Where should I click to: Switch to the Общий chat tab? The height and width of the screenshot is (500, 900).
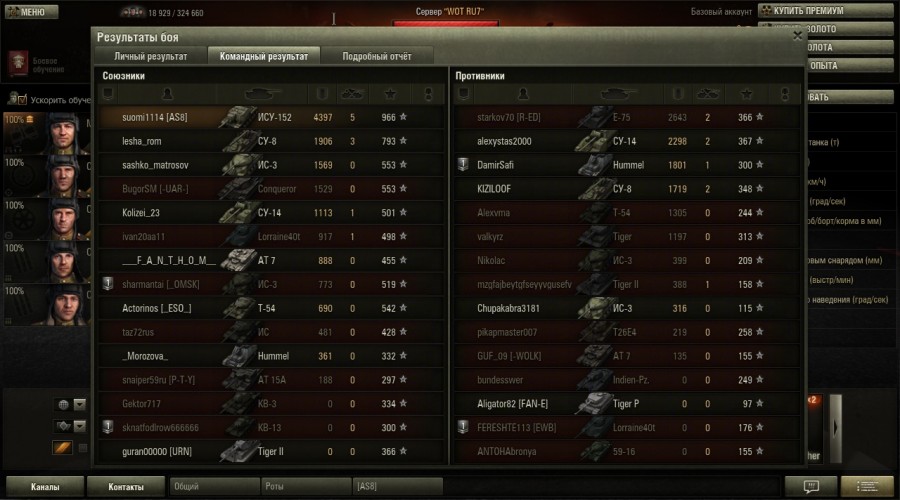214,487
